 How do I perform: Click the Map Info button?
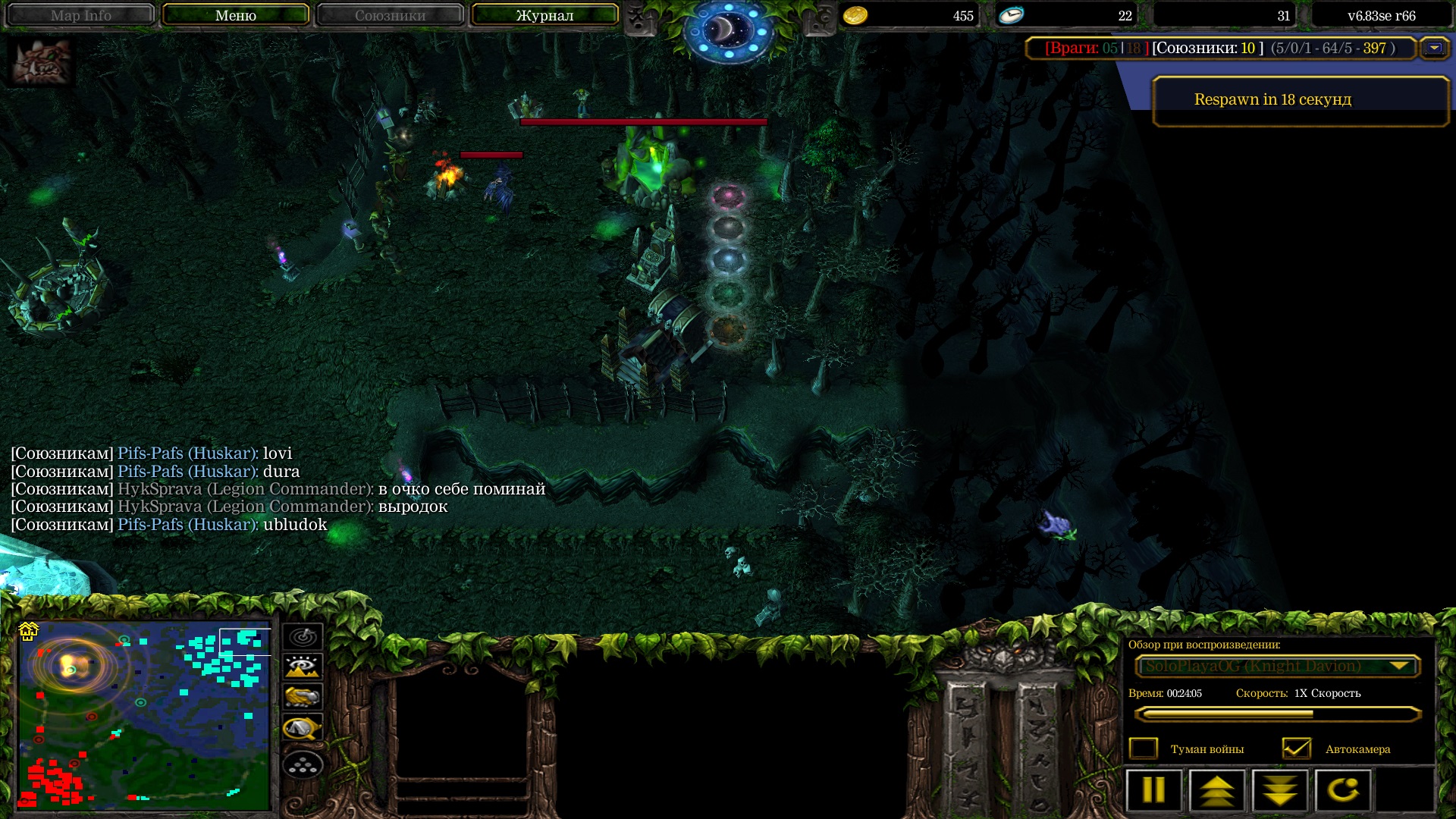click(80, 15)
